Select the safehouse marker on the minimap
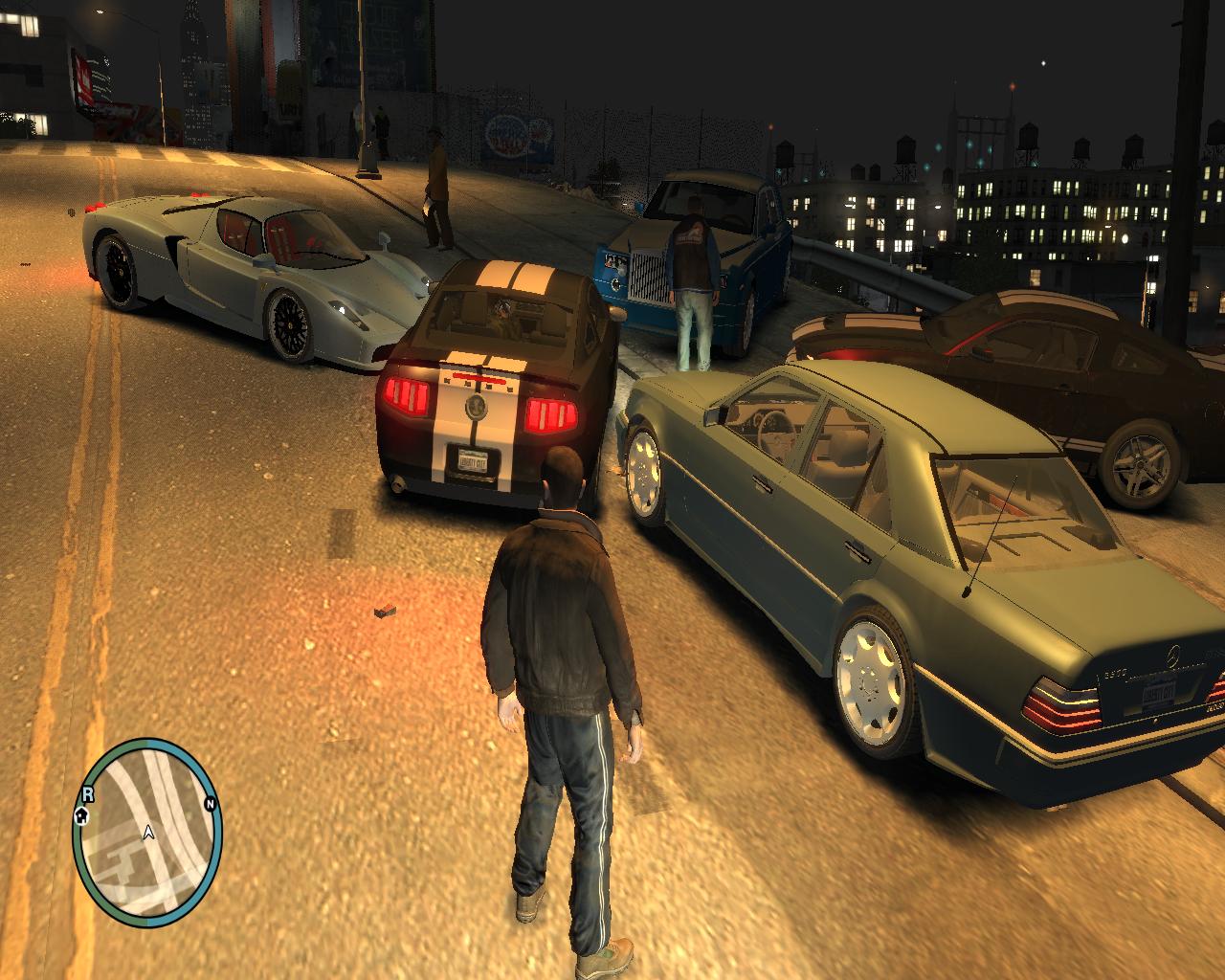 81,815
